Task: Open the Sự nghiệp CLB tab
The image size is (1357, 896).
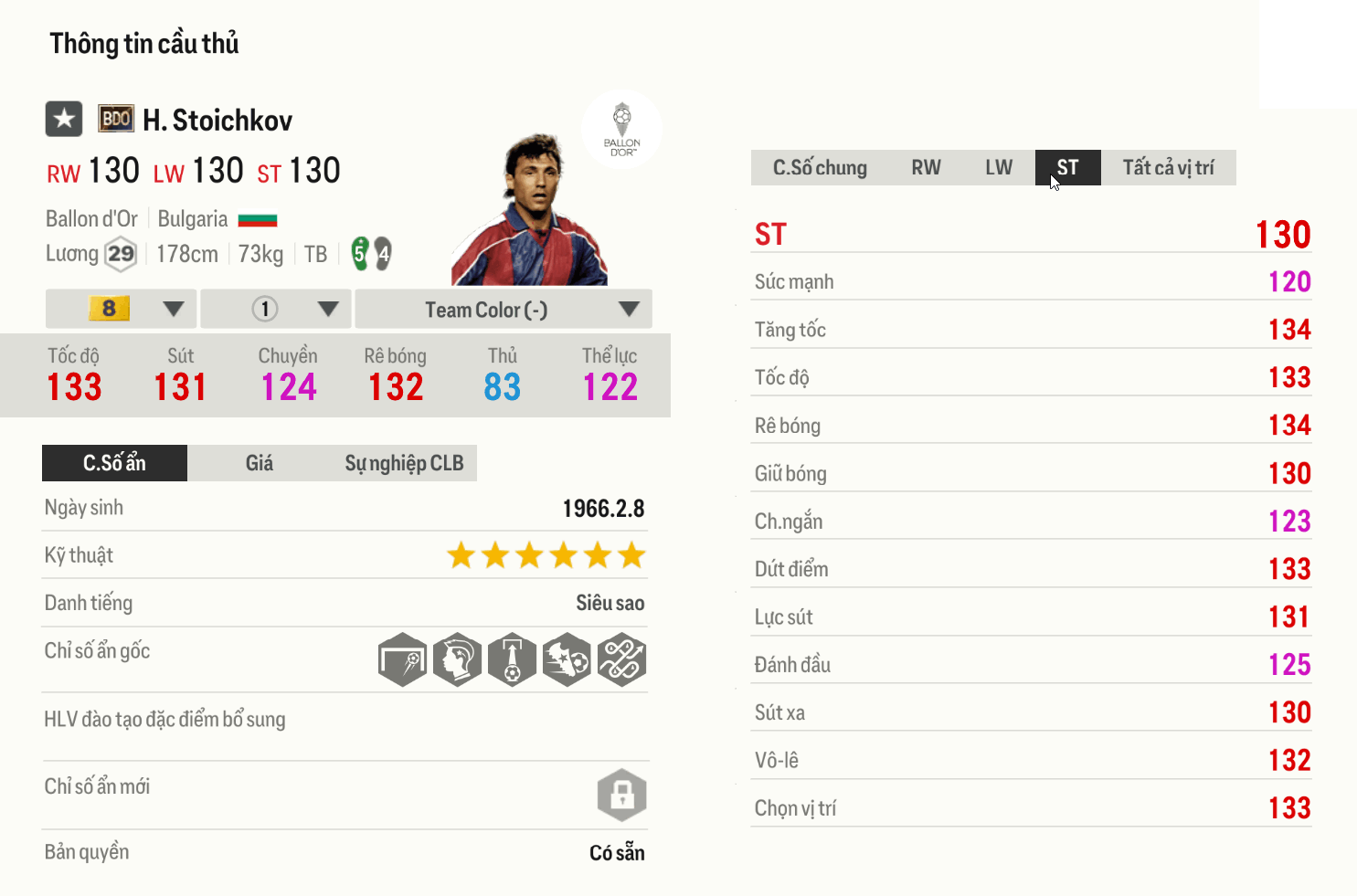Action: [405, 463]
